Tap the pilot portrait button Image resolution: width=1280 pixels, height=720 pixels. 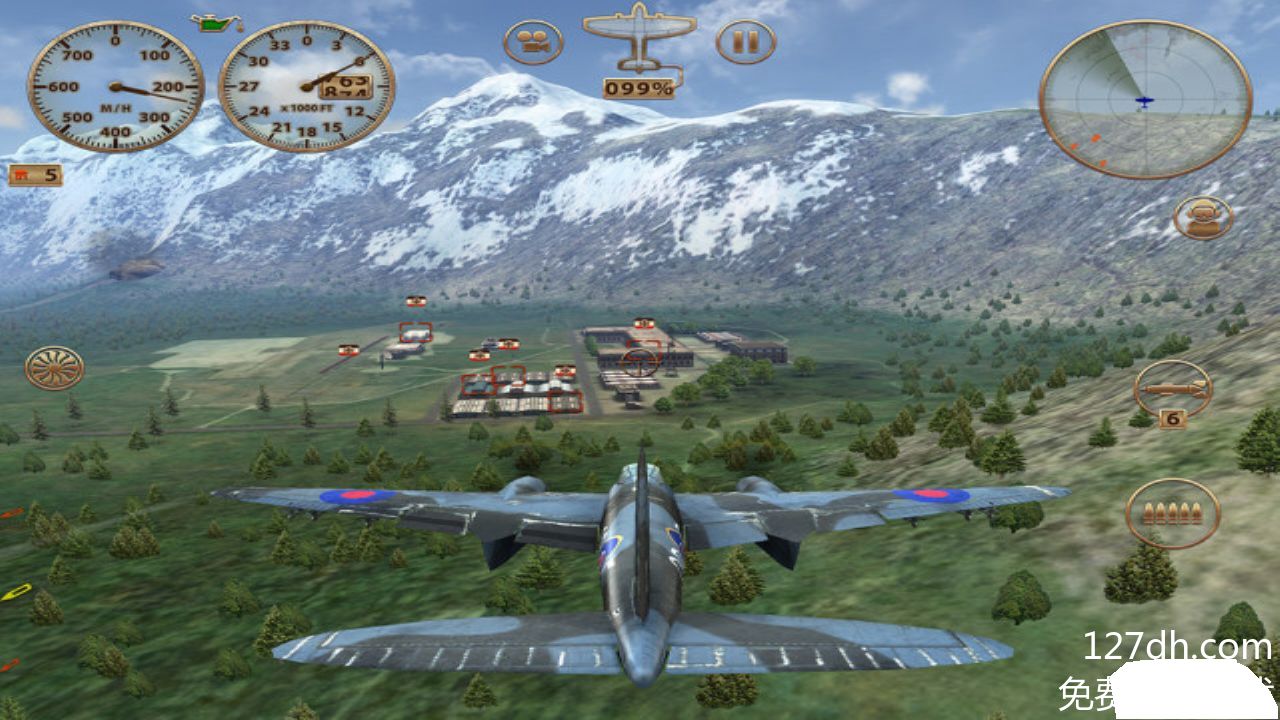pyautogui.click(x=1203, y=217)
